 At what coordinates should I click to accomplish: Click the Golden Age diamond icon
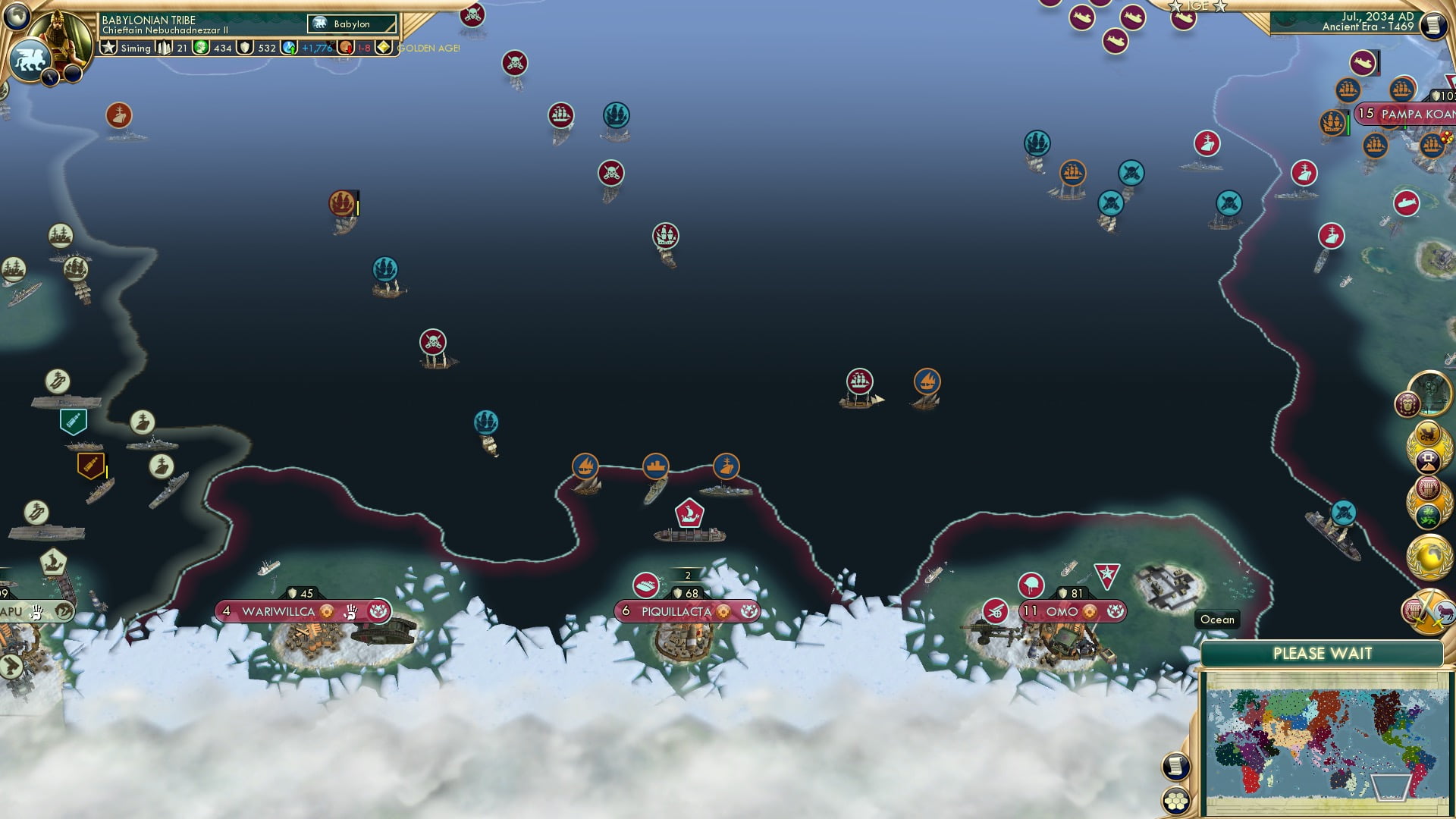384,48
